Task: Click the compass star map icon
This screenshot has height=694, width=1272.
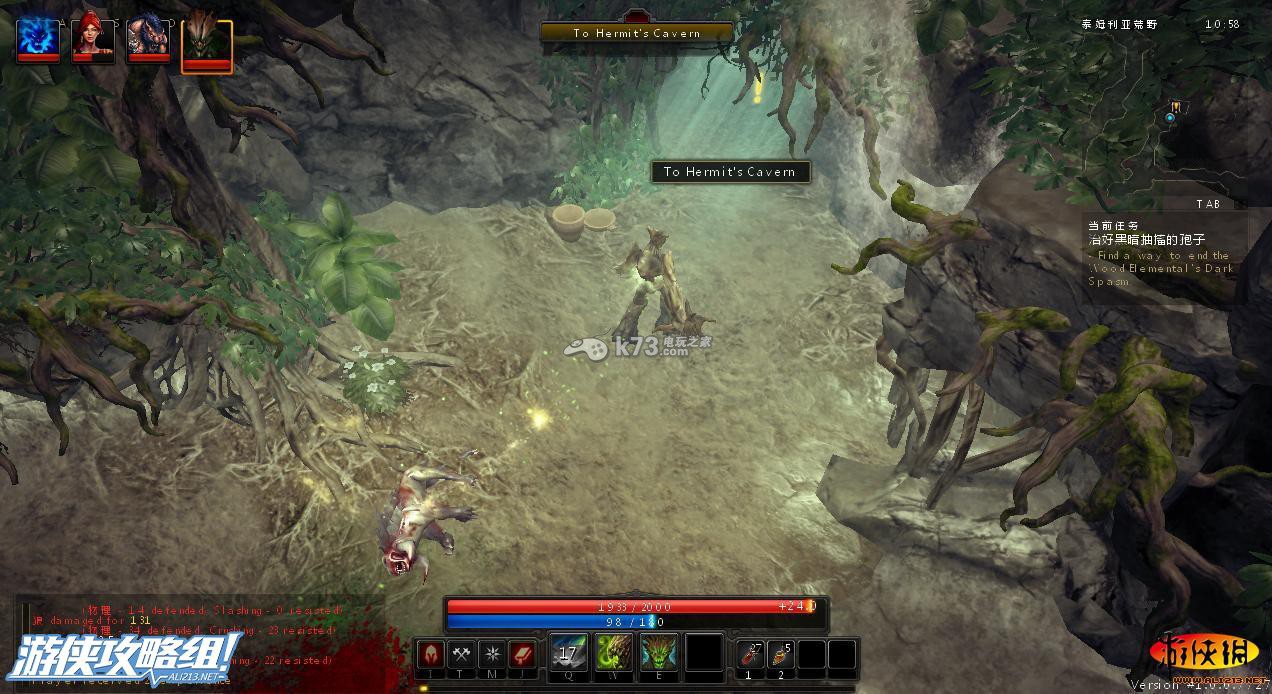Action: click(x=492, y=655)
